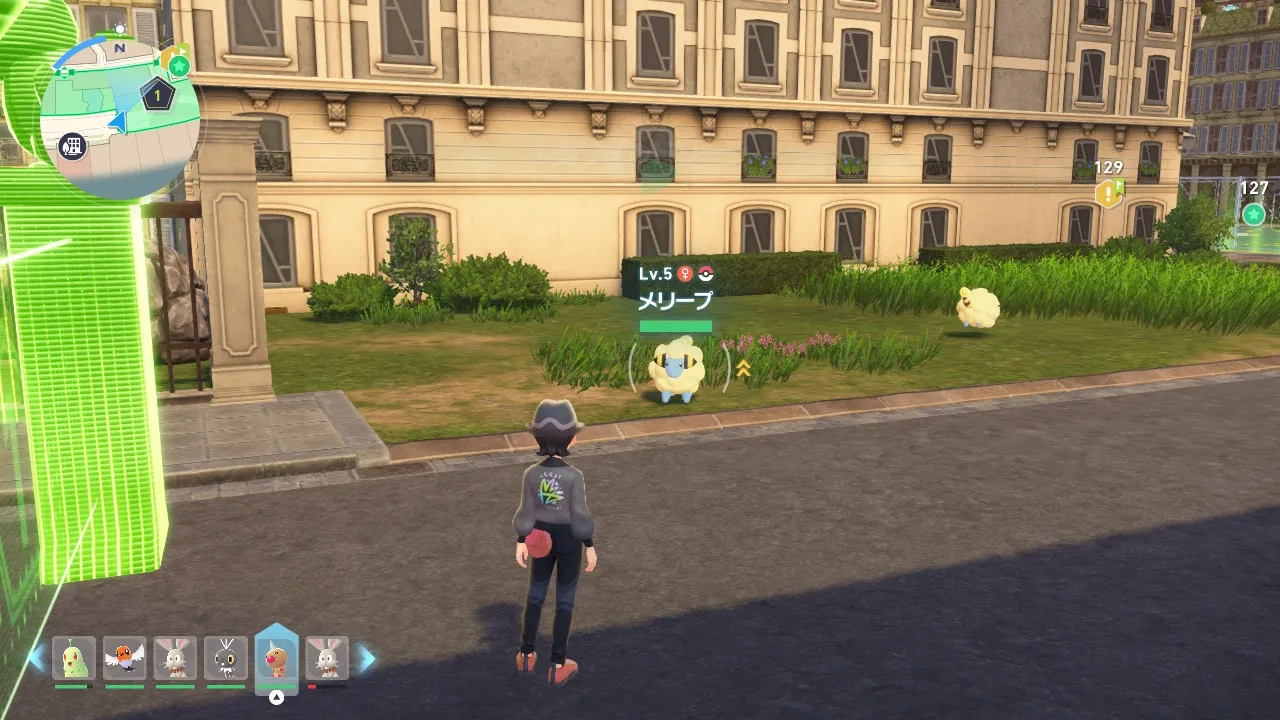Click the right arrow beside the party bar
The image size is (1280, 720).
coord(367,658)
